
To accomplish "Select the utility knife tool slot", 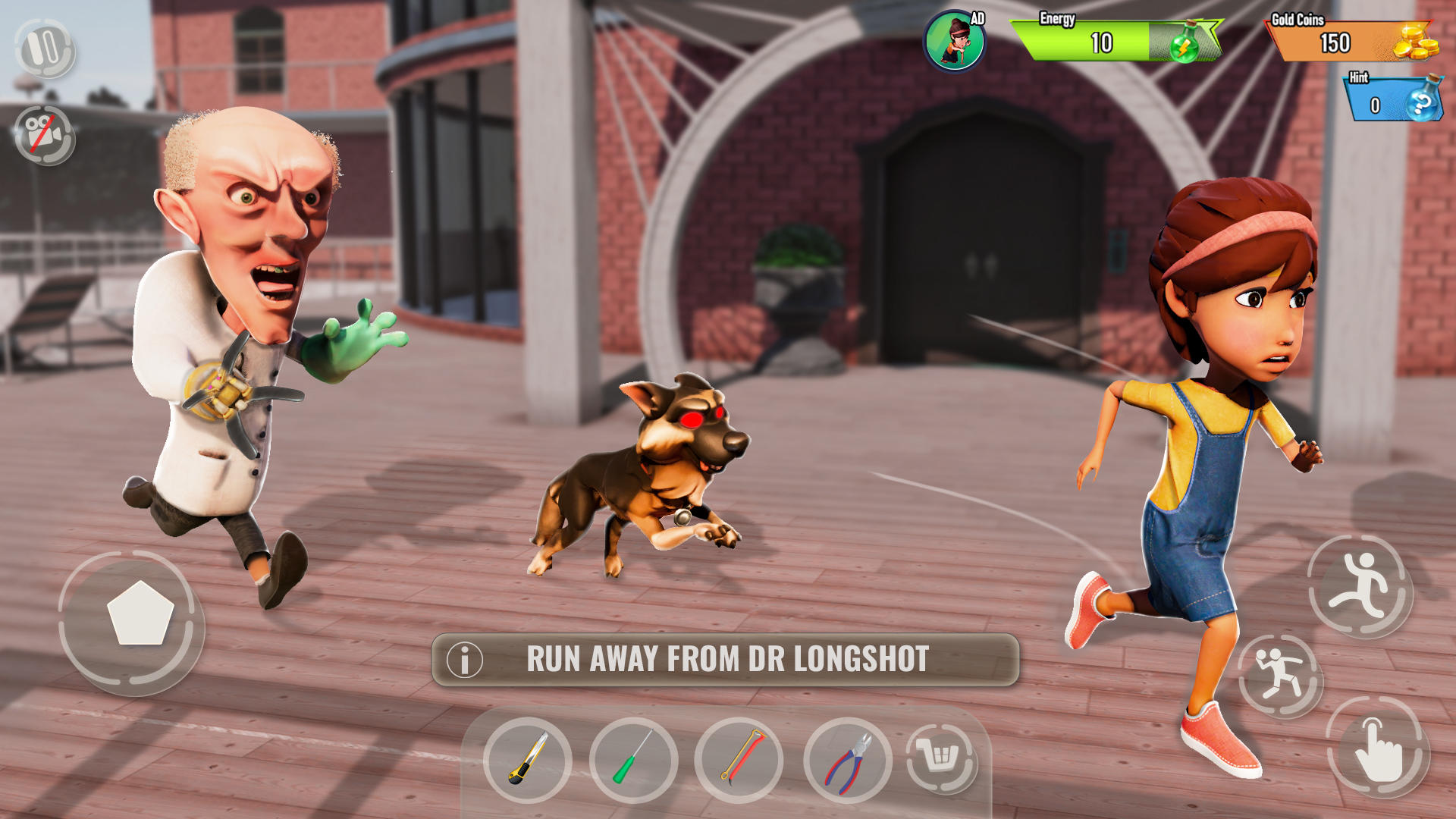I will (x=528, y=759).
